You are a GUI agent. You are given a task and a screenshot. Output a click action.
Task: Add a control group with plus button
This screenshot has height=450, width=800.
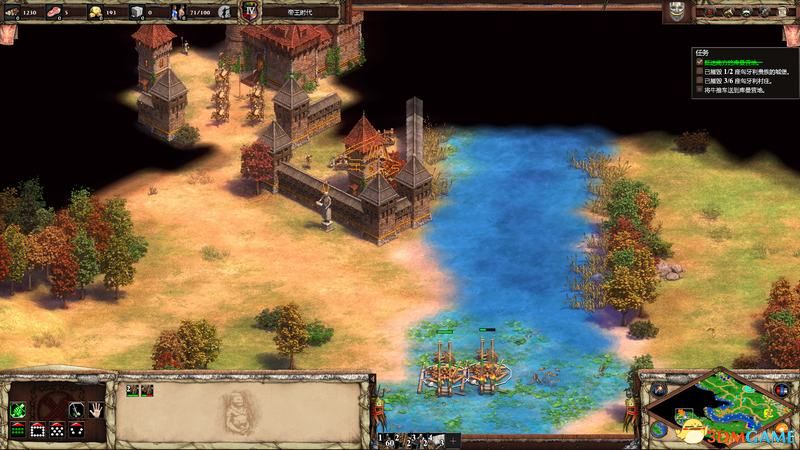click(453, 439)
